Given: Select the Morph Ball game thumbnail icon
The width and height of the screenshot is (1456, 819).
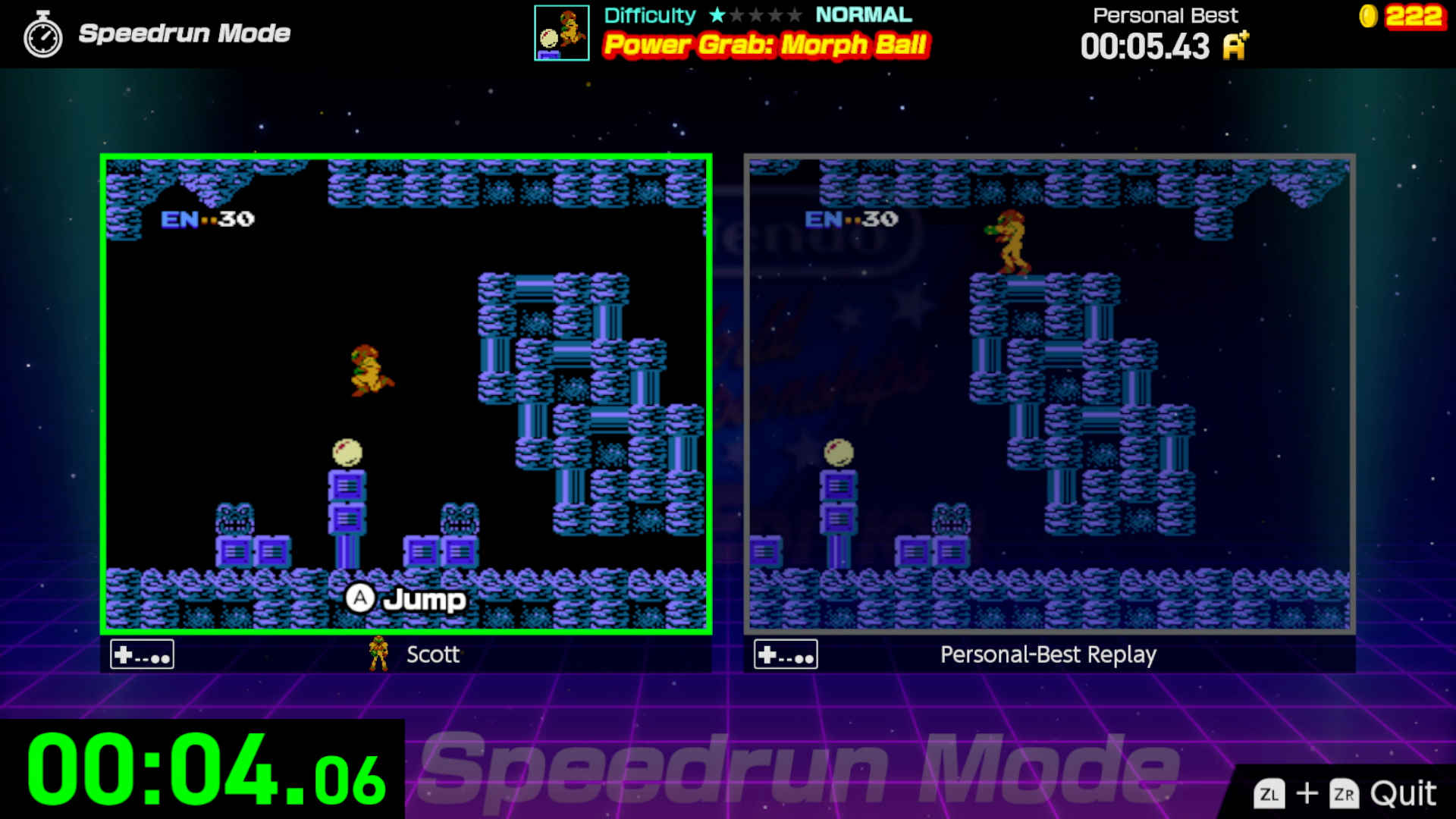Looking at the screenshot, I should point(561,33).
